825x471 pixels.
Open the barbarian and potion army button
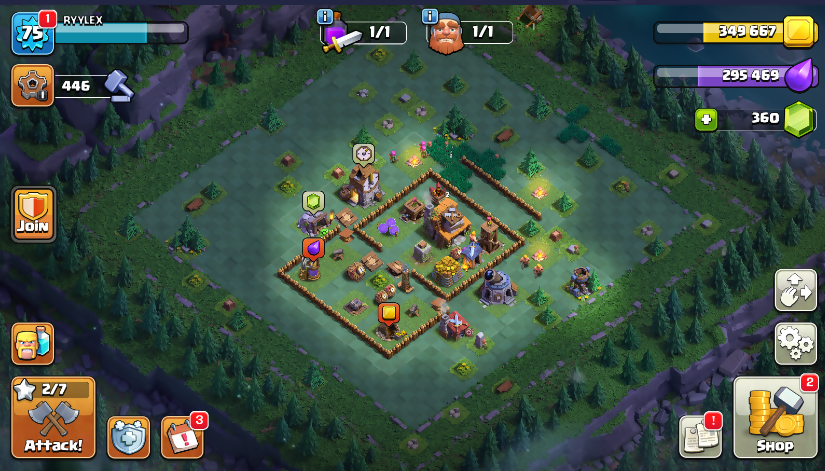tap(32, 343)
